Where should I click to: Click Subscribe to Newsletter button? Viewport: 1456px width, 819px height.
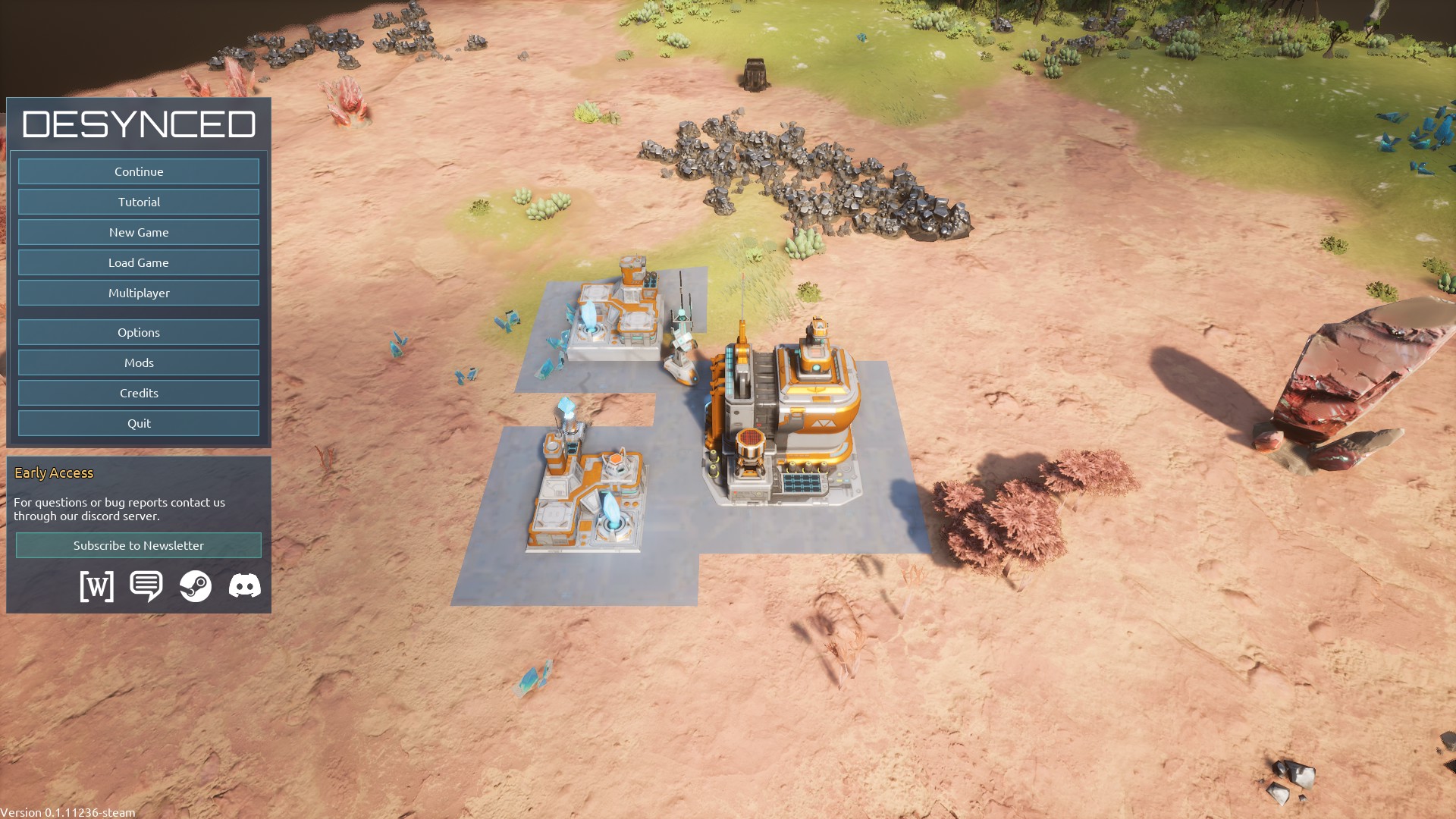coord(139,545)
